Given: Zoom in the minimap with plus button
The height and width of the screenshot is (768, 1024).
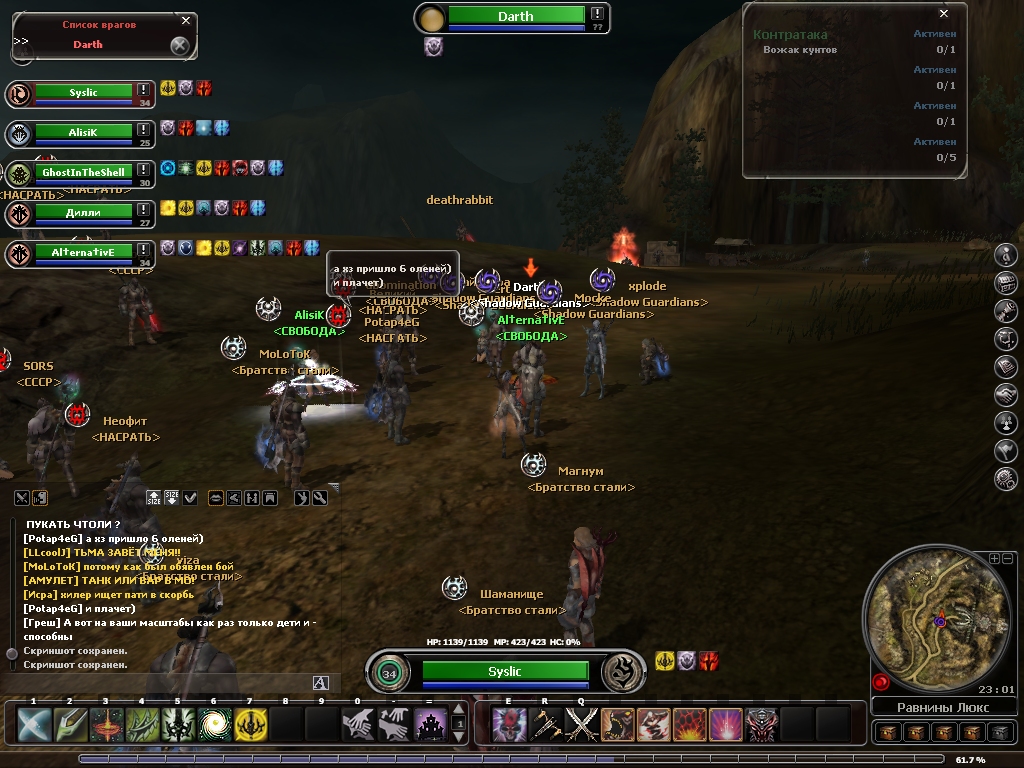Looking at the screenshot, I should coord(994,558).
